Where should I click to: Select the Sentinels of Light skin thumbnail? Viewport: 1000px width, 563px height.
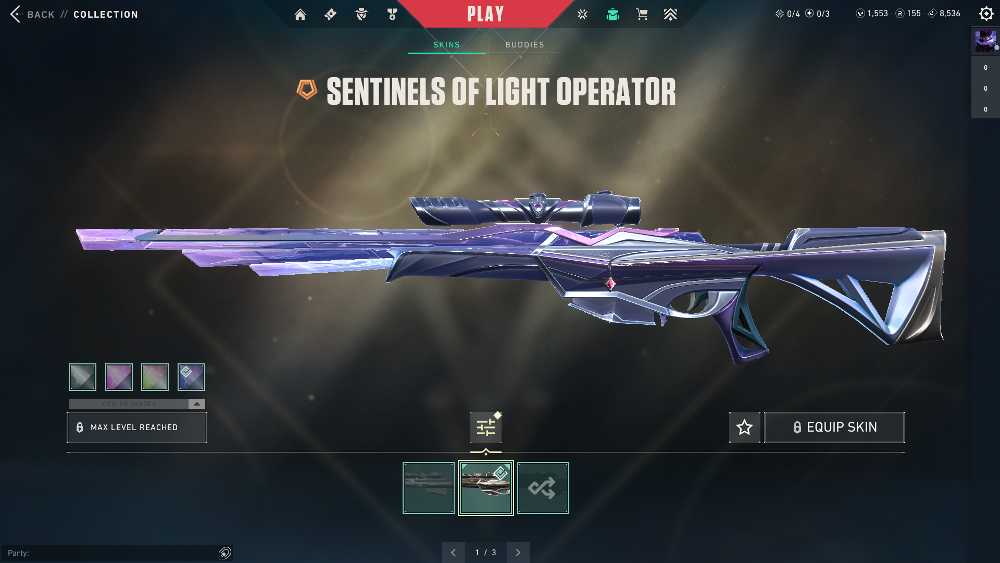tap(486, 488)
